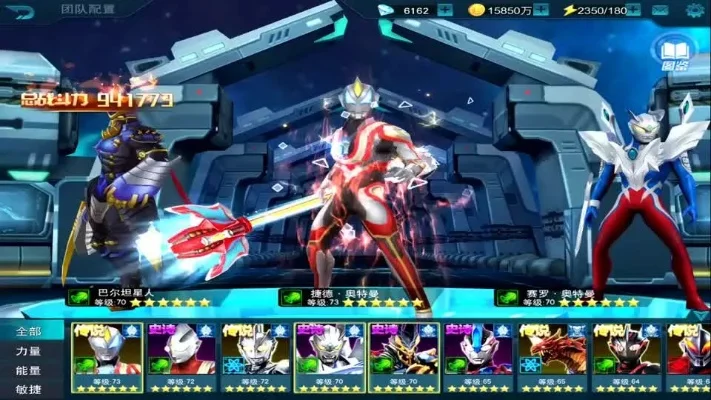711x400 pixels.
Task: Add gold coins with the plus button
Action: tap(541, 10)
